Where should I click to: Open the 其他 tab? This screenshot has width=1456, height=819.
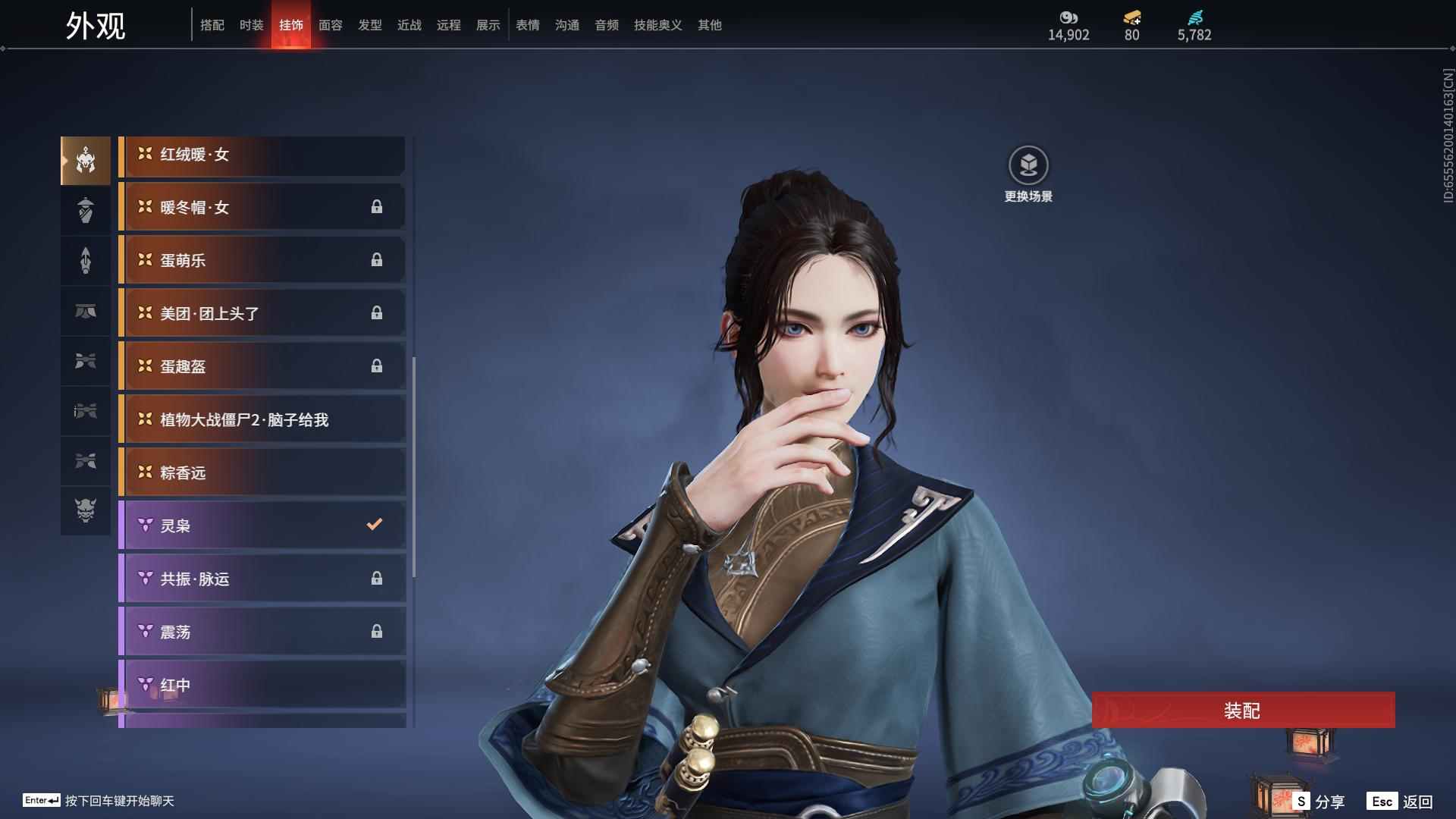[x=709, y=25]
